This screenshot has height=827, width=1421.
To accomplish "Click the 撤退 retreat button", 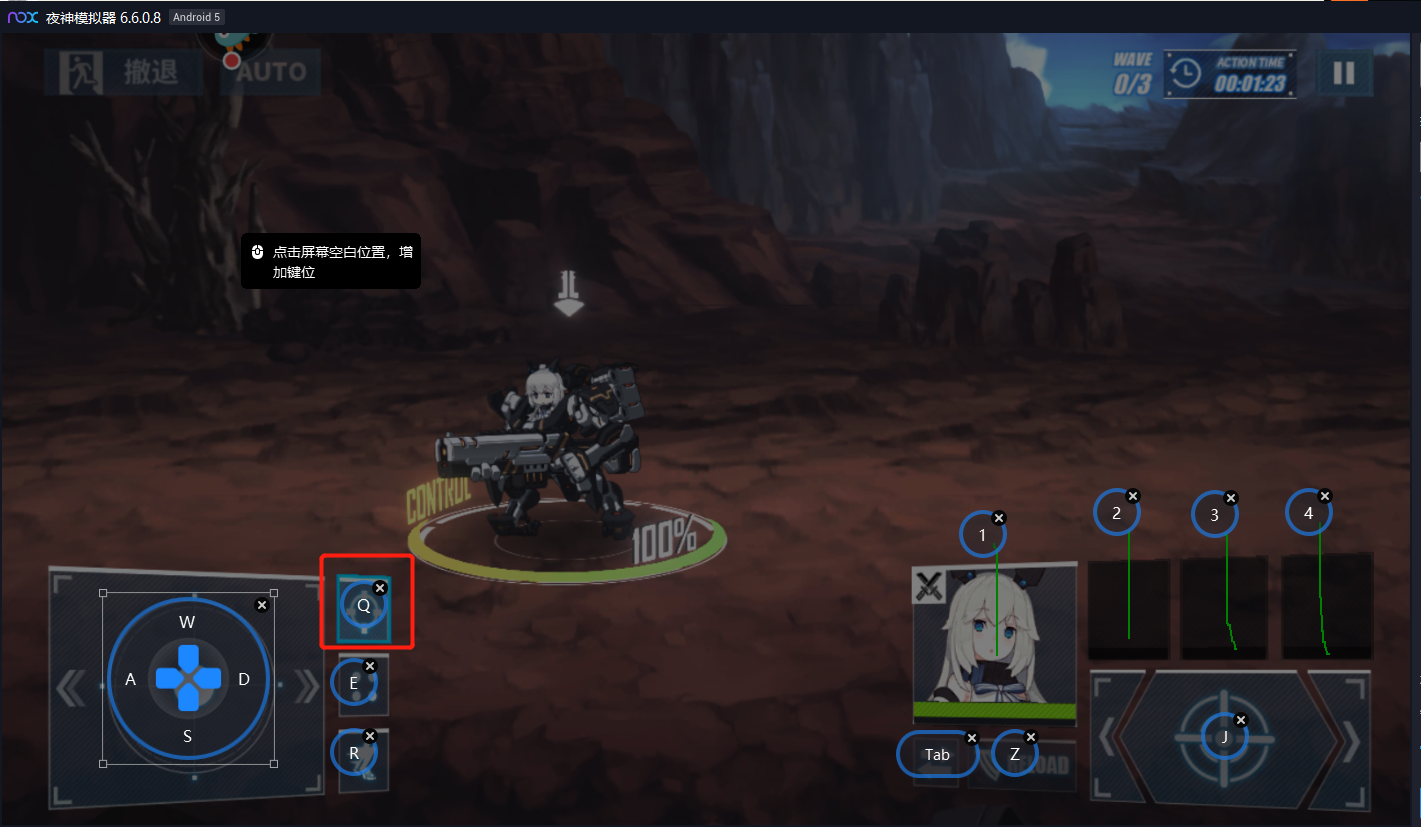I will coord(124,72).
